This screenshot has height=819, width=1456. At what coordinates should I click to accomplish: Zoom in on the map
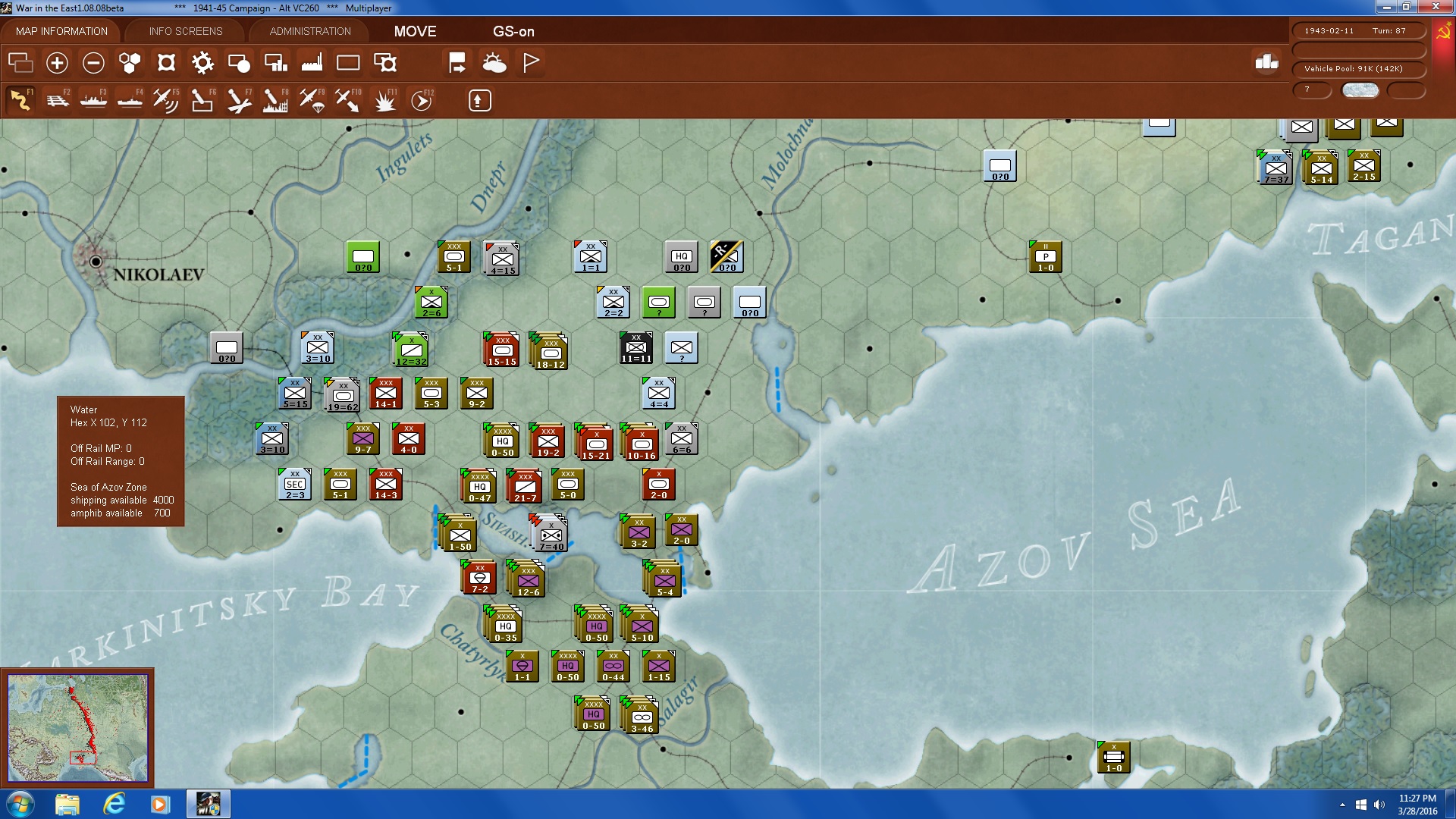pos(57,62)
